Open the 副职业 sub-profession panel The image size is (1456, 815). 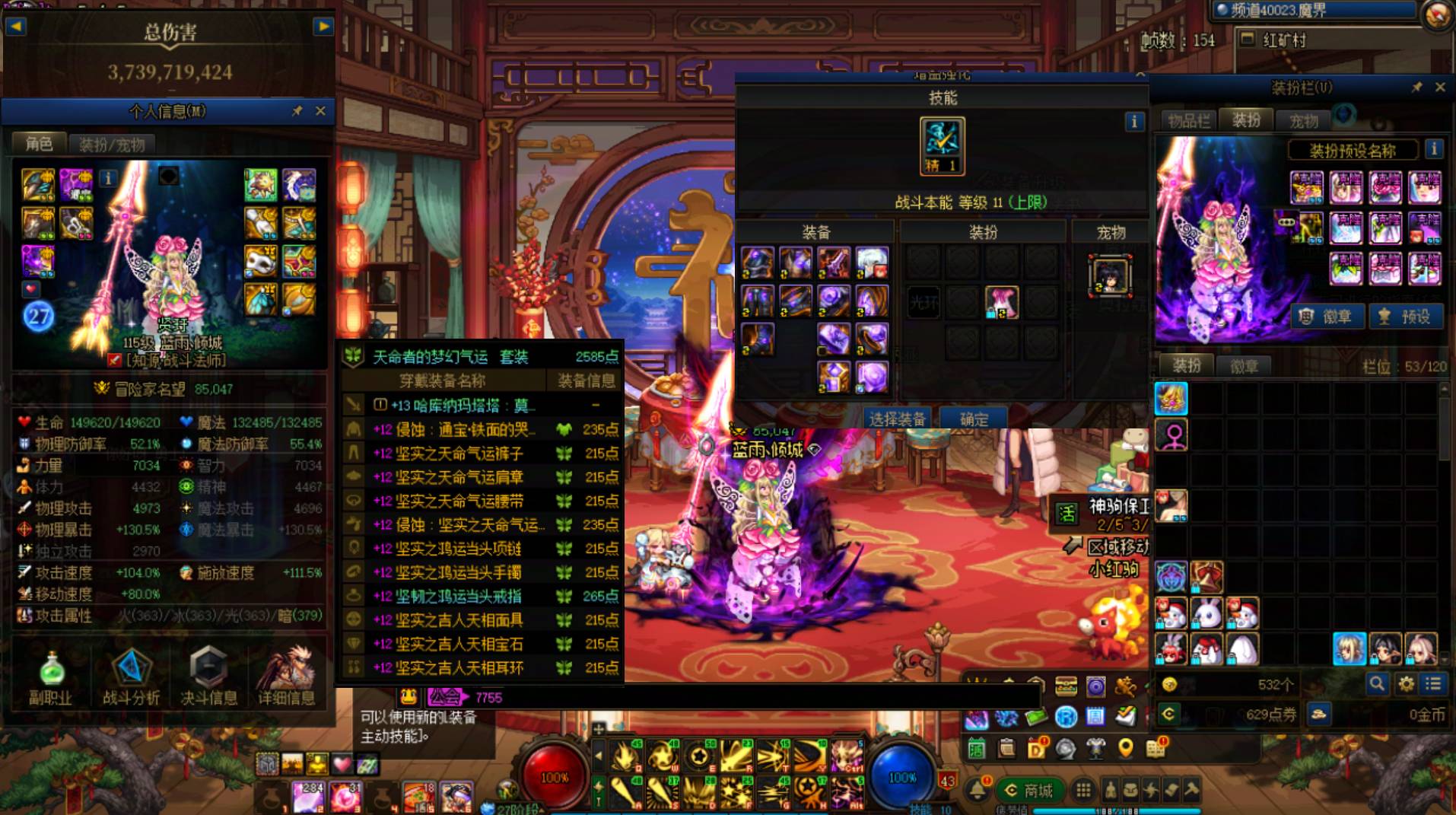point(50,677)
